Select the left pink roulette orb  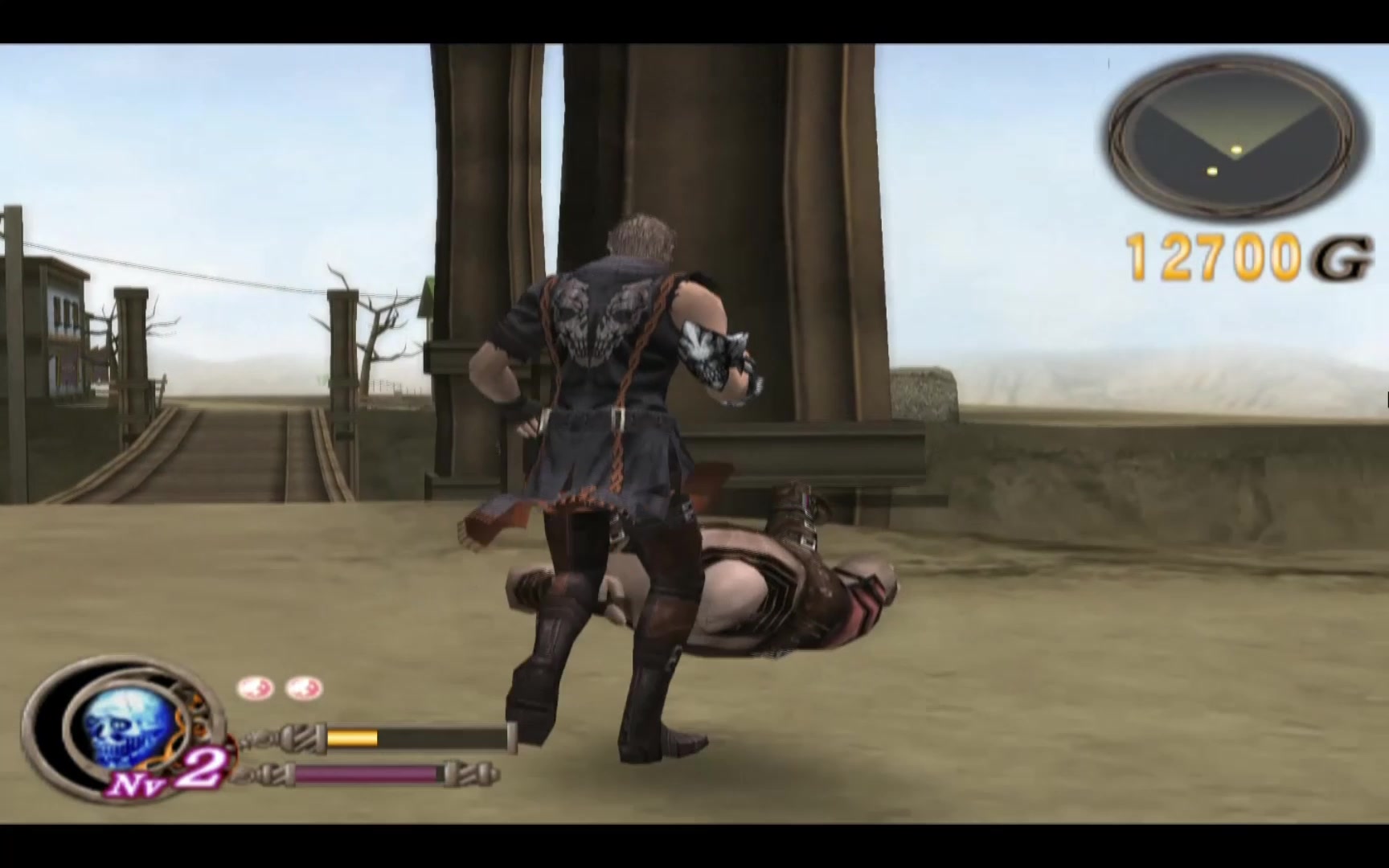tap(254, 687)
